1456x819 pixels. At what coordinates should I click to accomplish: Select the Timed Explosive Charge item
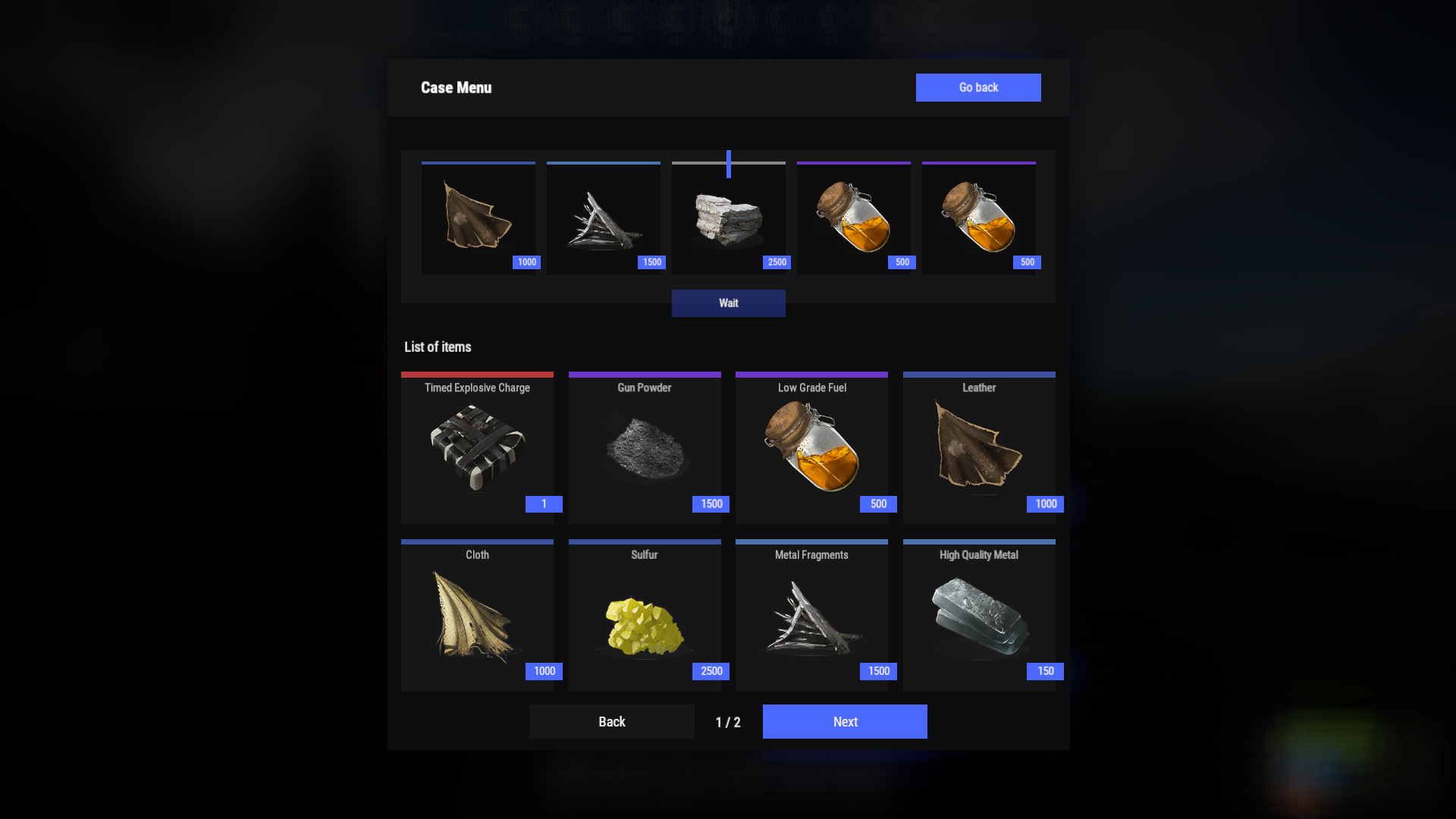(477, 447)
